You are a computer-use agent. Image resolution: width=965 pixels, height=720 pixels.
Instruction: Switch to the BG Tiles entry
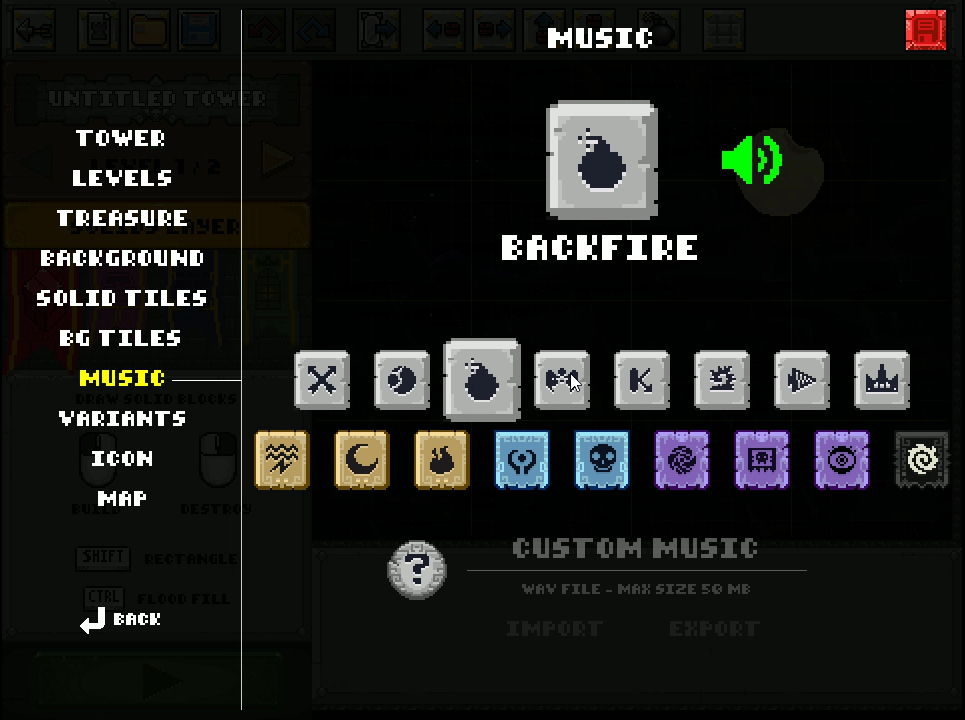click(120, 338)
